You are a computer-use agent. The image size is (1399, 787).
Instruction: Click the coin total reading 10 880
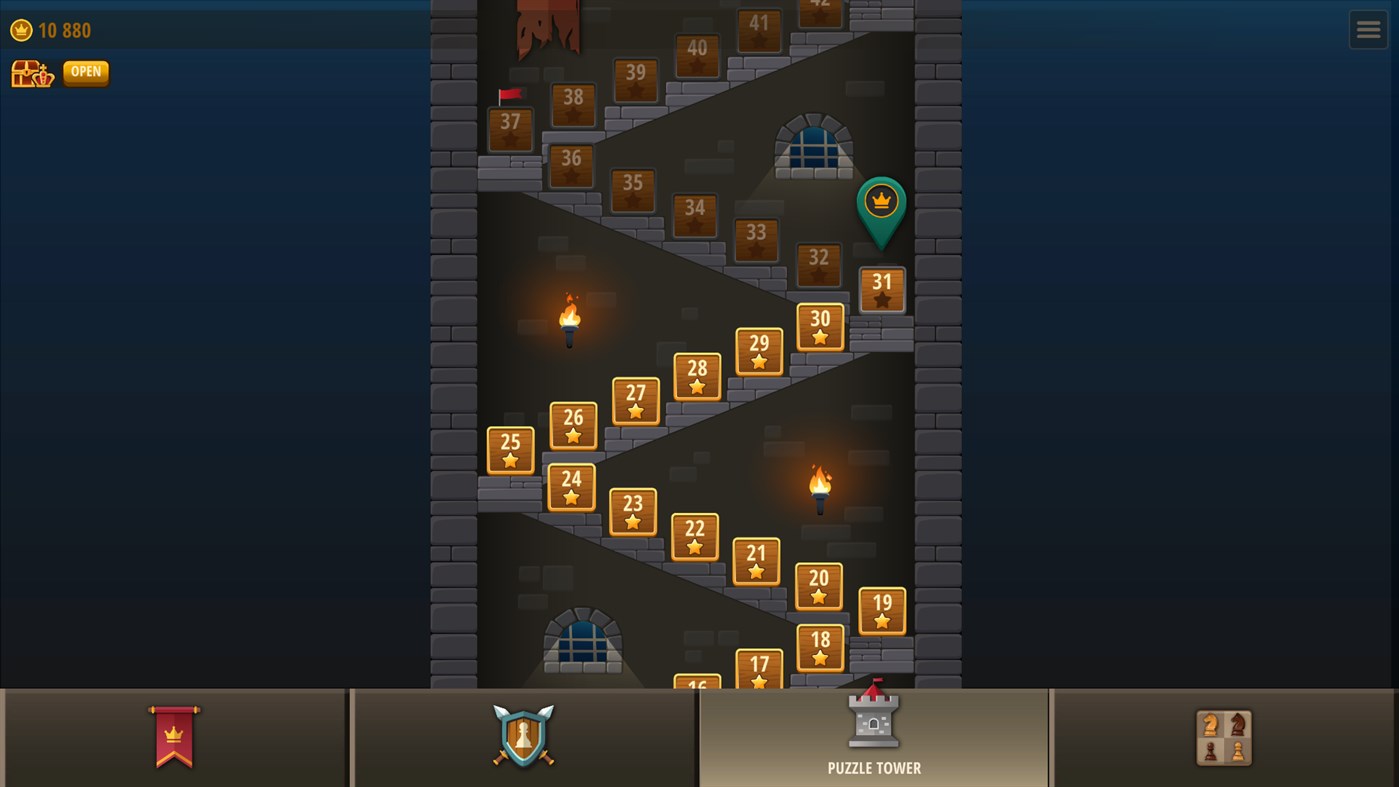tap(63, 30)
